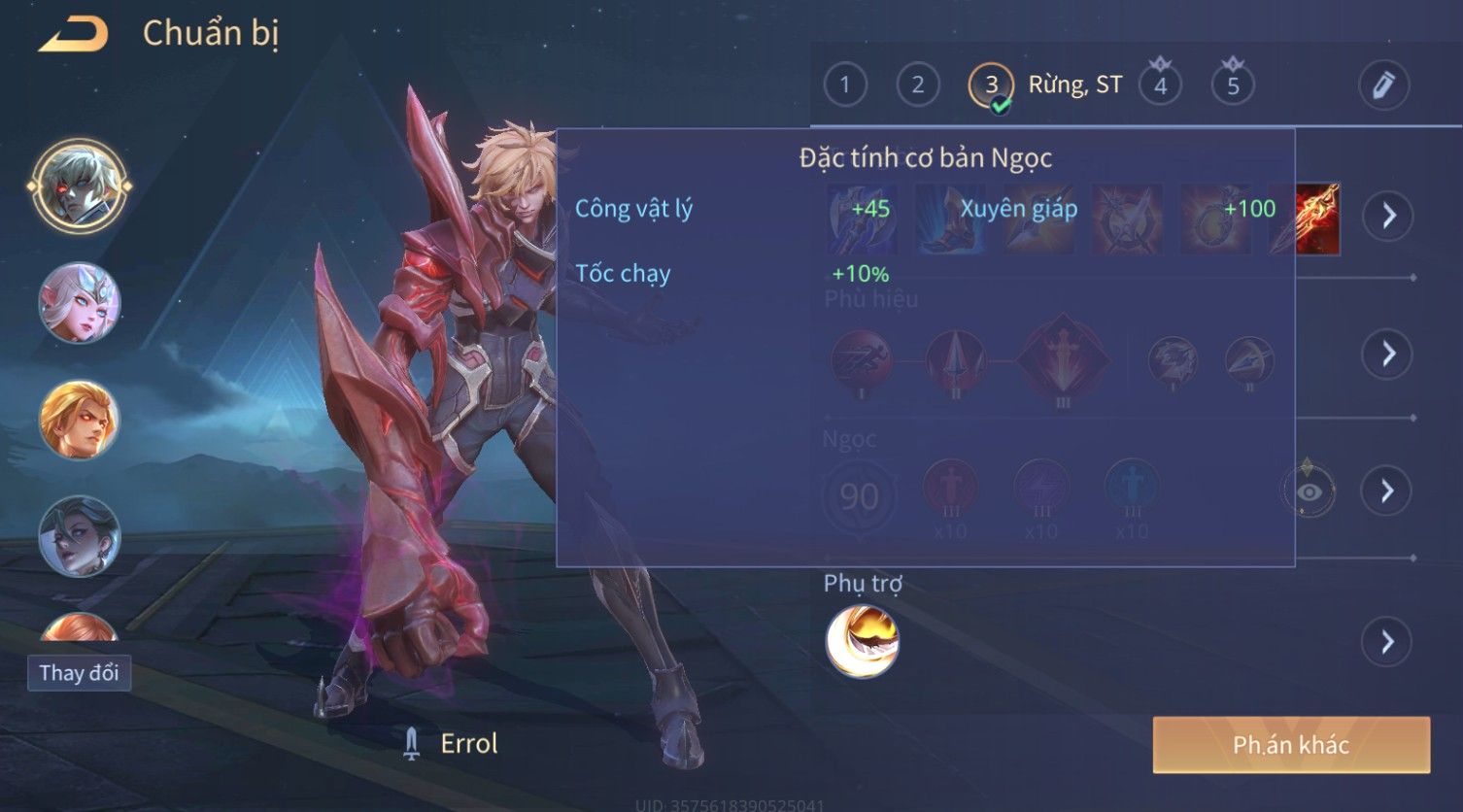Expand the Phù hiệu badge section
The image size is (1463, 812).
click(1388, 354)
